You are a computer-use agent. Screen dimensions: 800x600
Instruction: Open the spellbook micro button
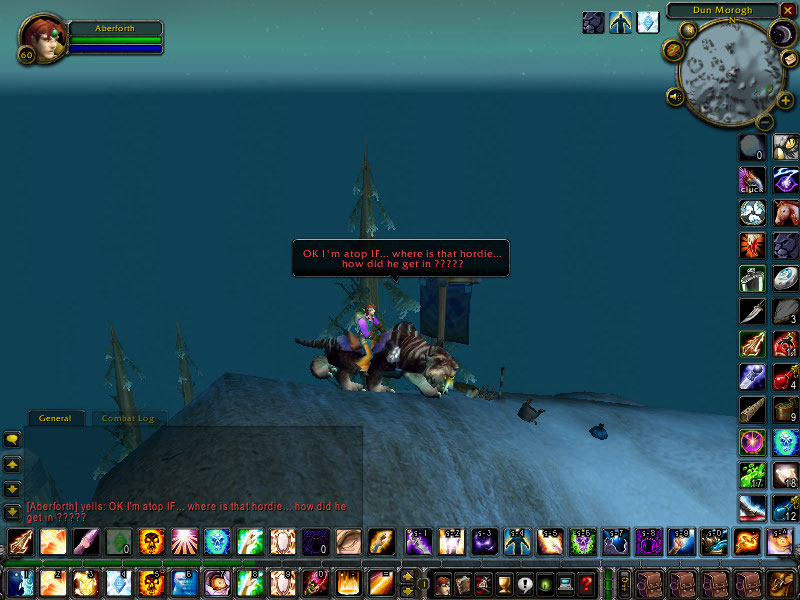462,583
